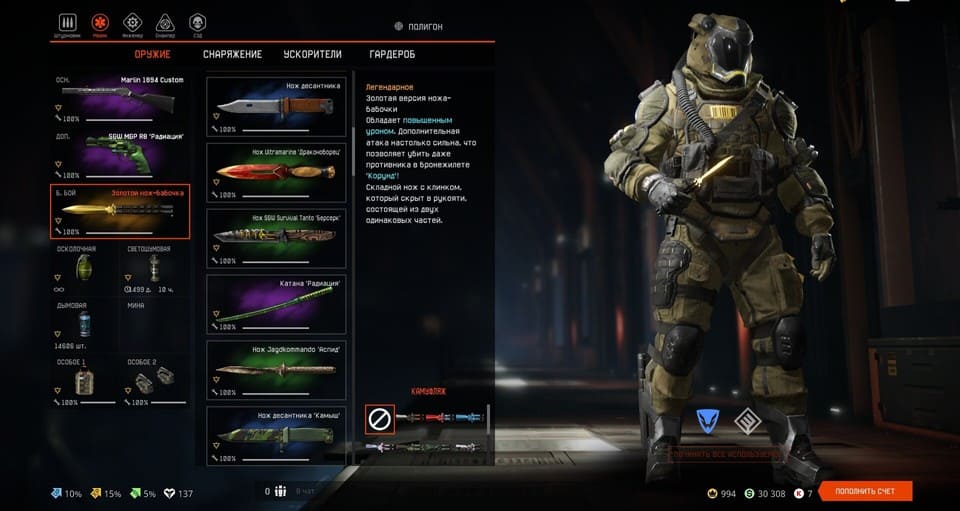The image size is (960, 511).
Task: Select the Оружие tab
Action: pos(152,54)
